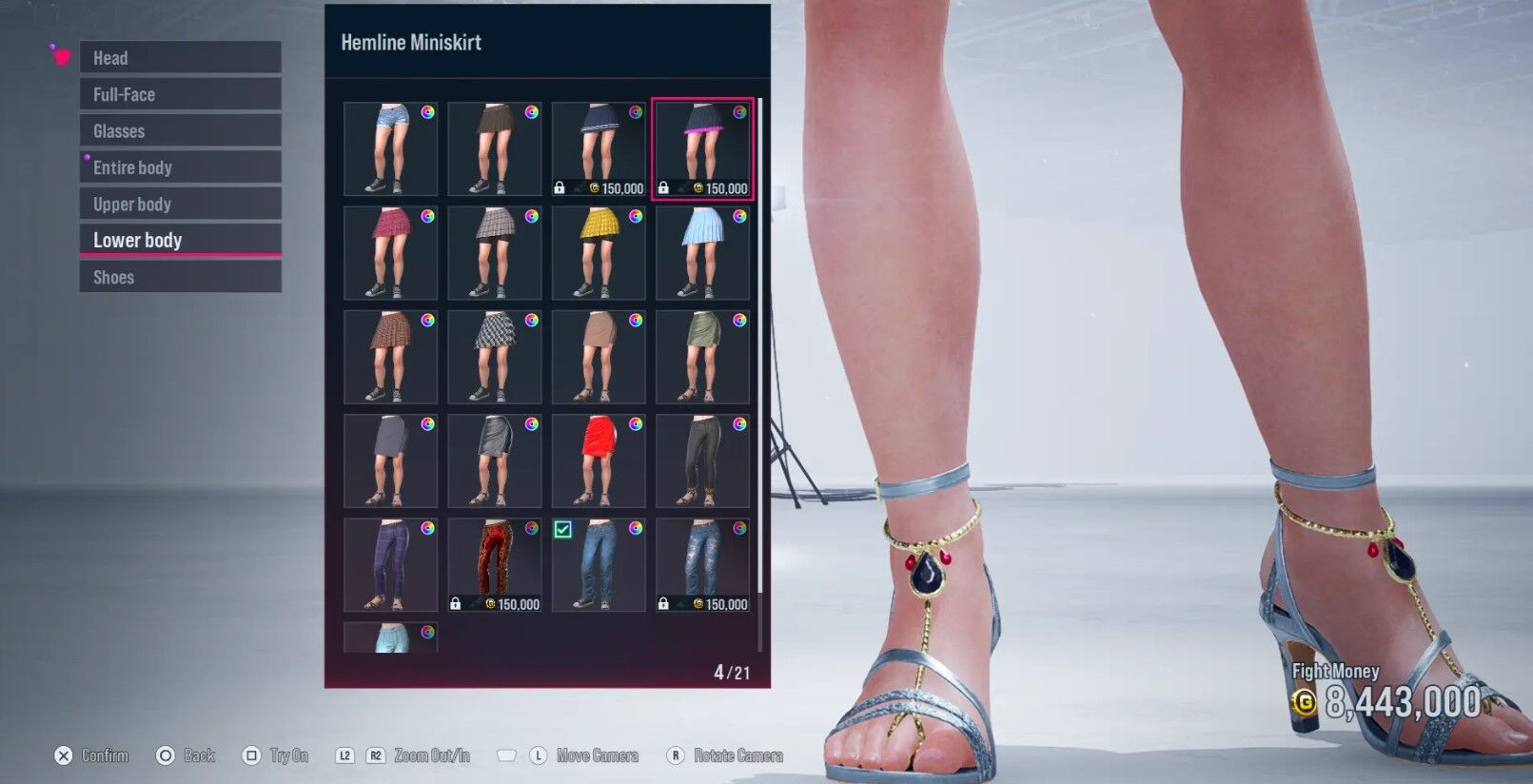Select the Glasses category

click(180, 131)
